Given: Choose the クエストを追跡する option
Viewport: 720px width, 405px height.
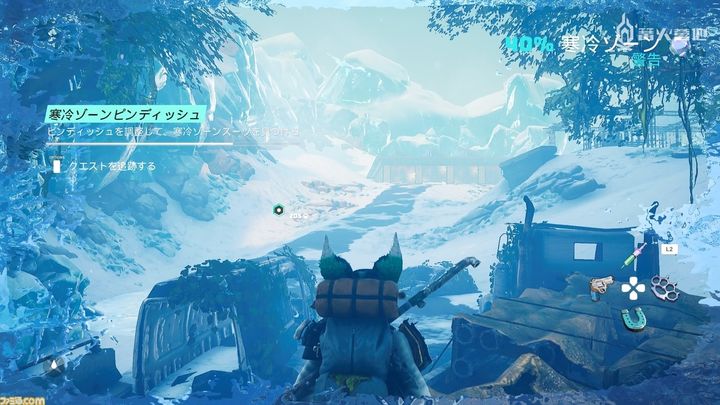Looking at the screenshot, I should pos(110,166).
